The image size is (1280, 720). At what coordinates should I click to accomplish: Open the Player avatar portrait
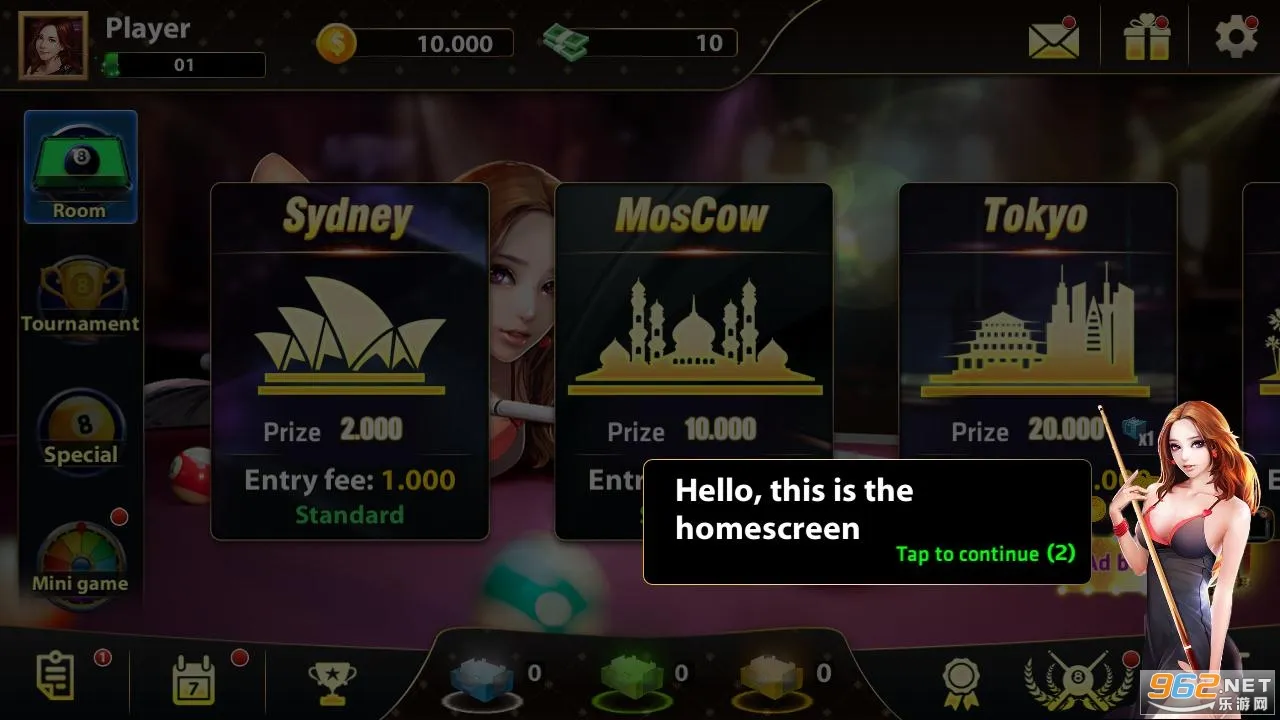(x=53, y=44)
